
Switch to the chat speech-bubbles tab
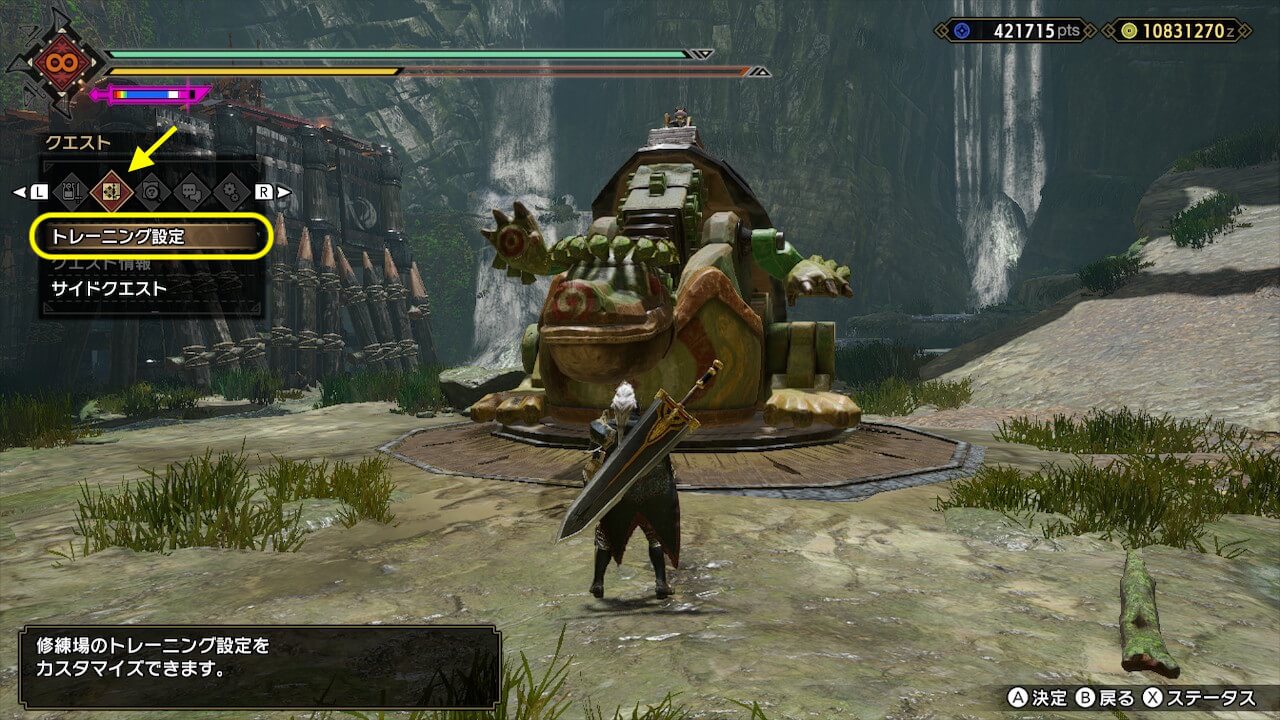191,190
